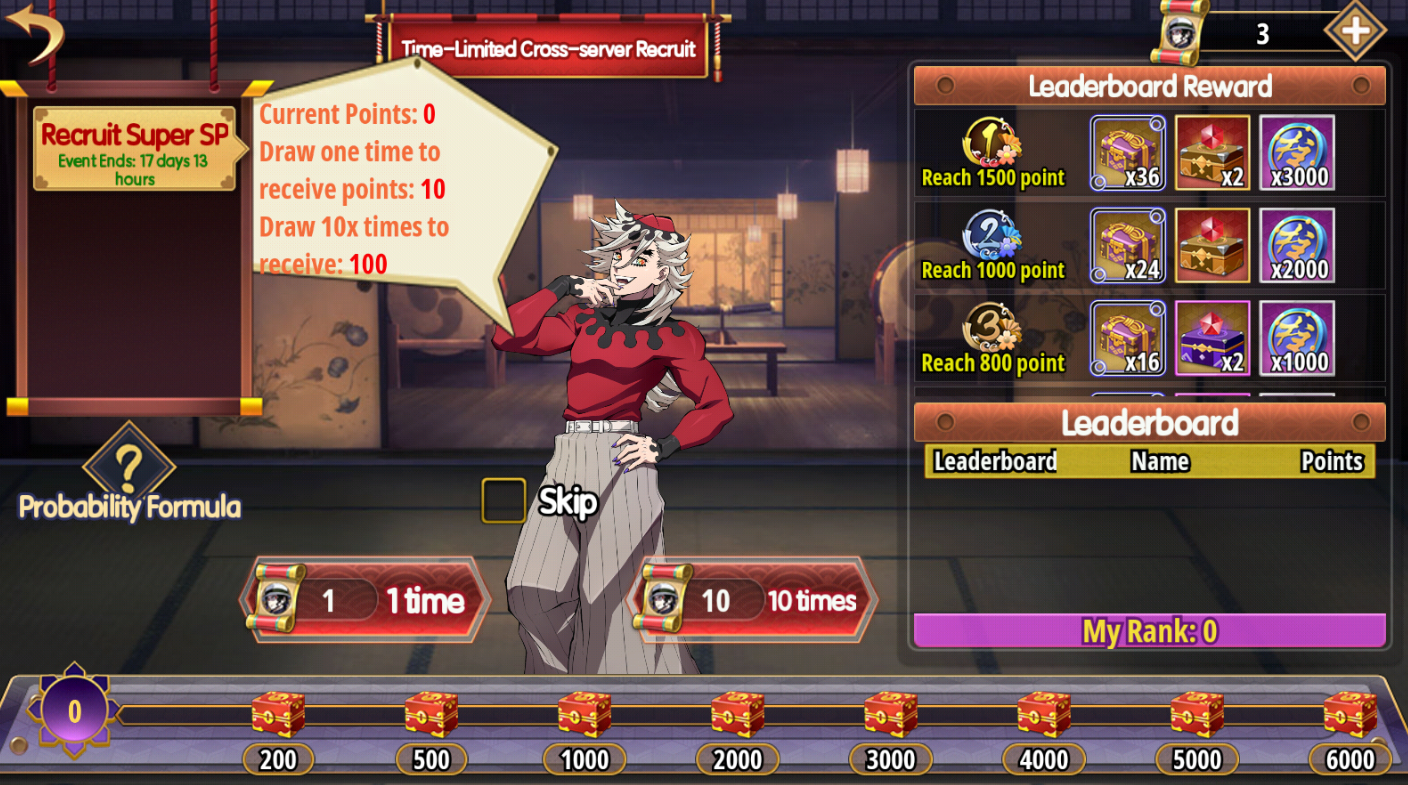This screenshot has width=1408, height=785.
Task: Tap the 2000 point milestone chest
Action: 737,715
